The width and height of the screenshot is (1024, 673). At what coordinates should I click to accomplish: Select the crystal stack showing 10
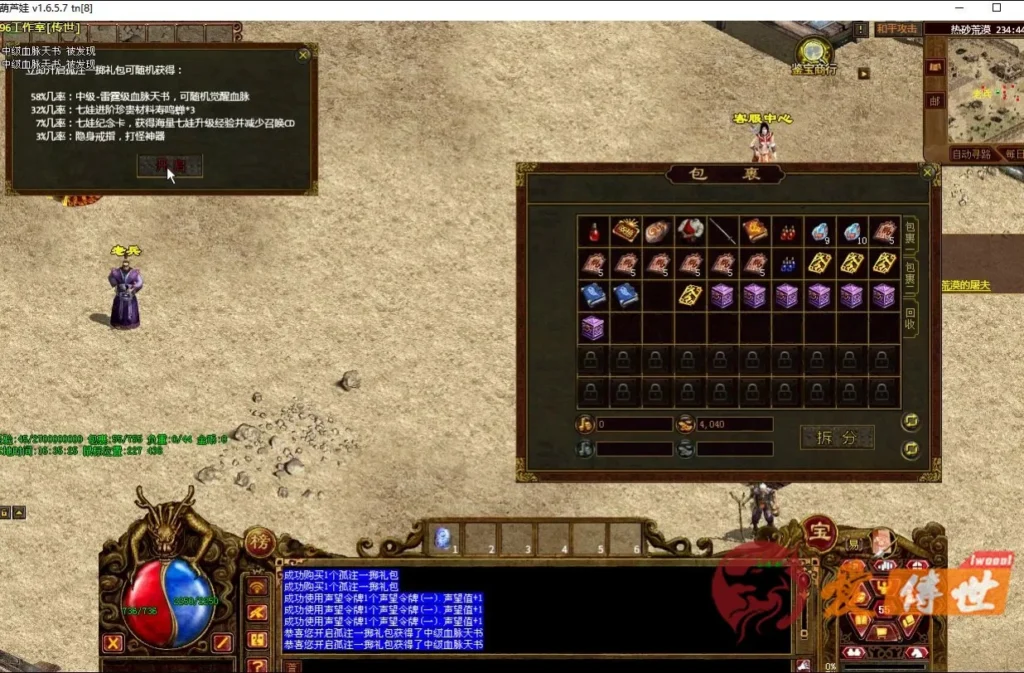click(852, 231)
